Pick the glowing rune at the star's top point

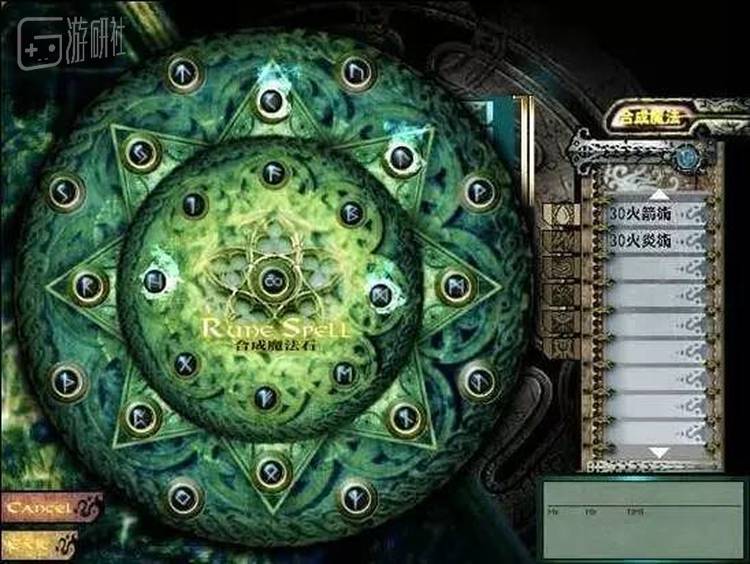270,100
